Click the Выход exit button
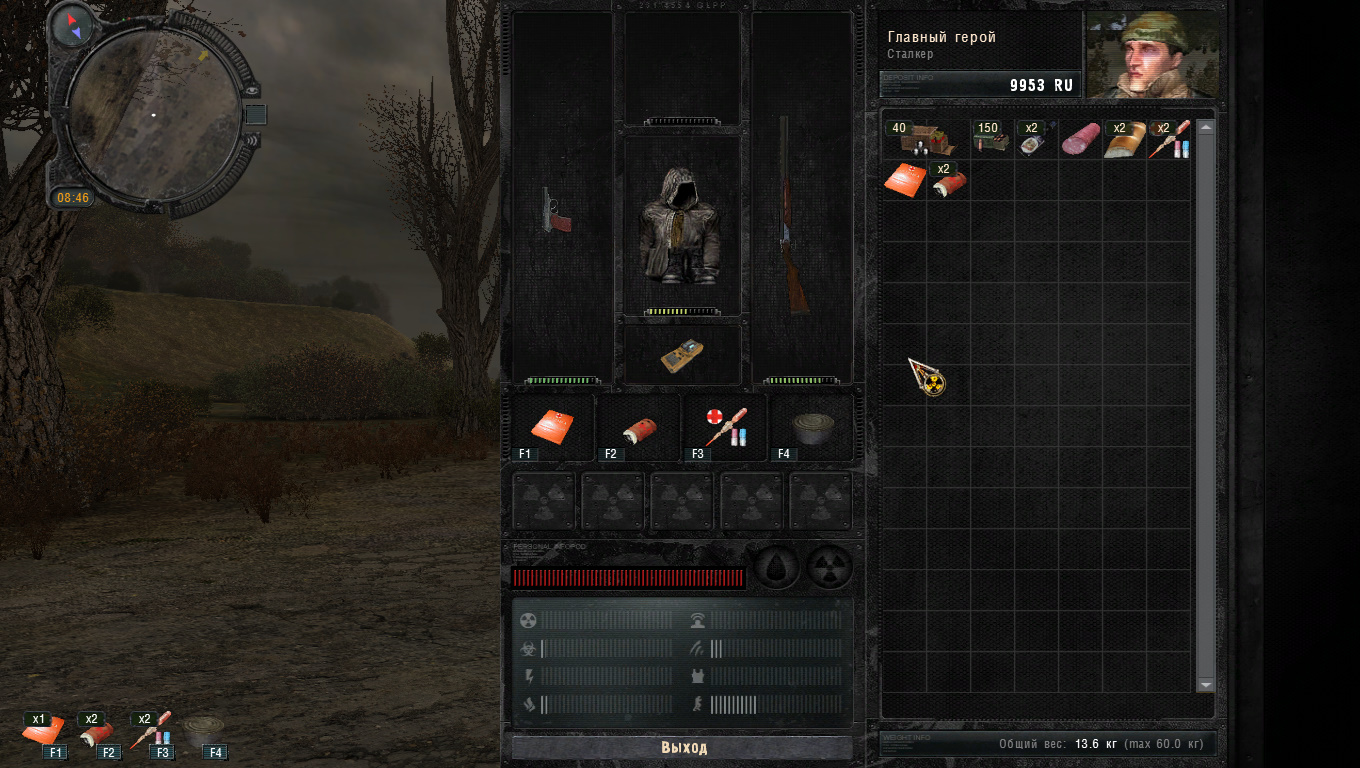 click(683, 748)
